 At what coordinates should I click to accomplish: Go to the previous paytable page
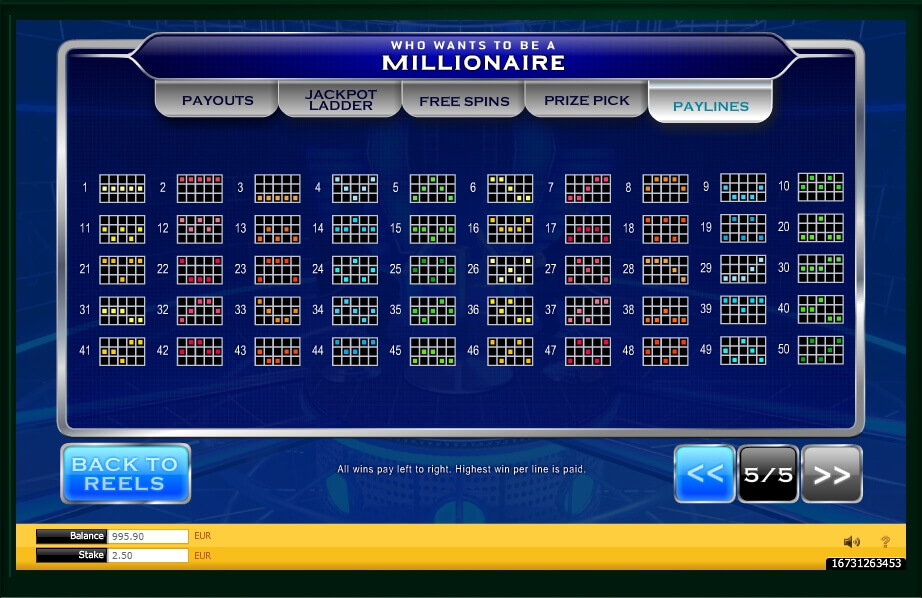(x=705, y=474)
